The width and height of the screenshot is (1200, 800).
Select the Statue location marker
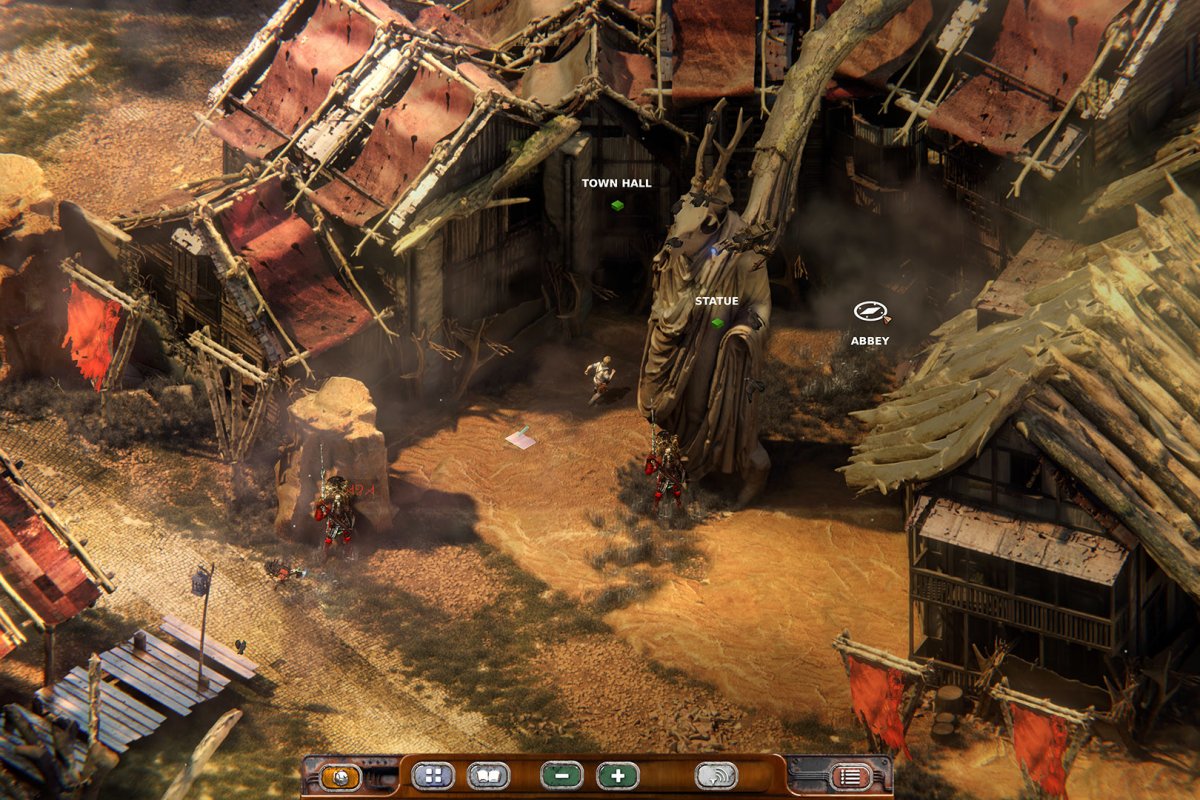point(717,323)
